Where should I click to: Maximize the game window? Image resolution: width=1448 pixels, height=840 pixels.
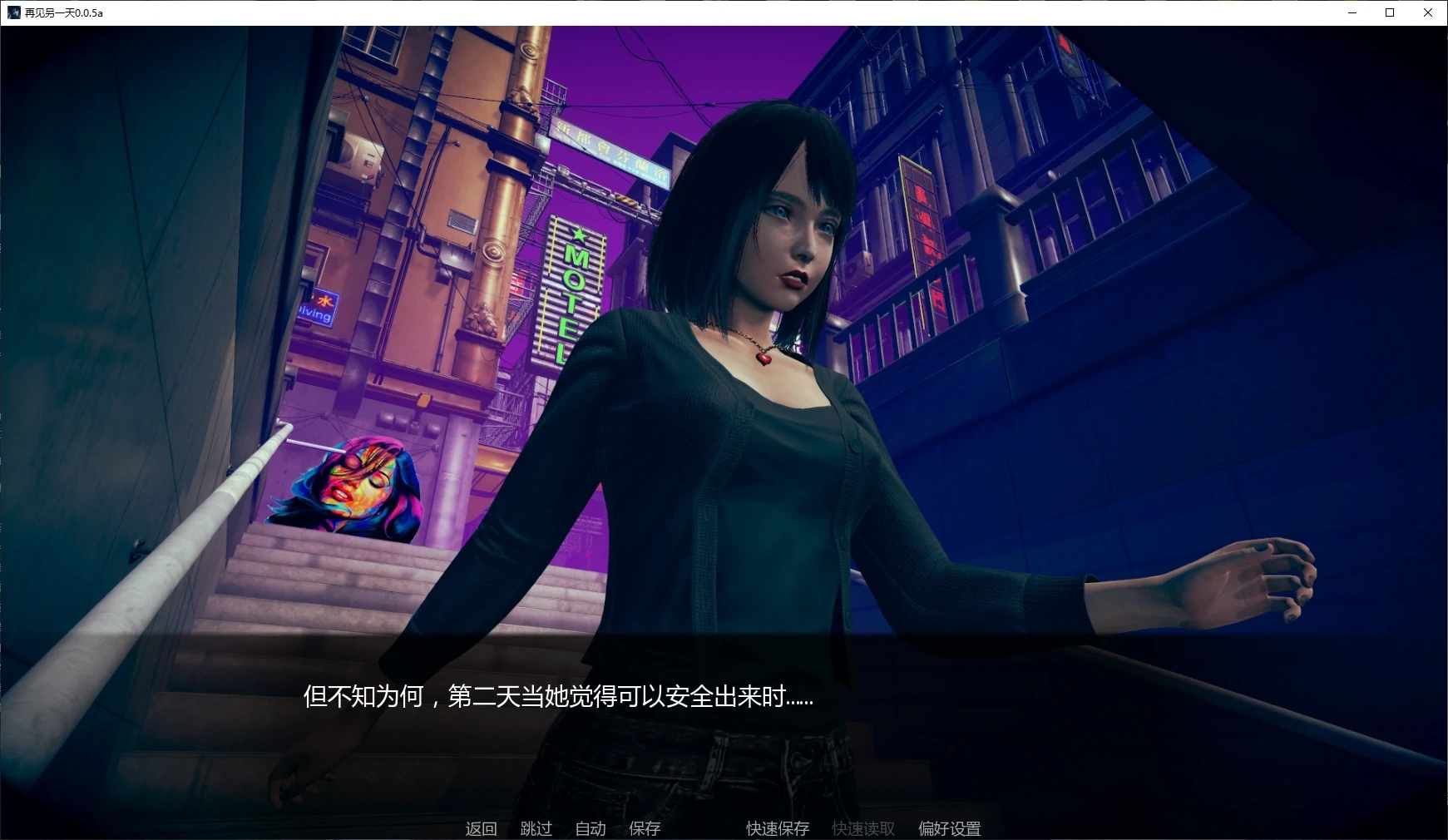click(1389, 12)
